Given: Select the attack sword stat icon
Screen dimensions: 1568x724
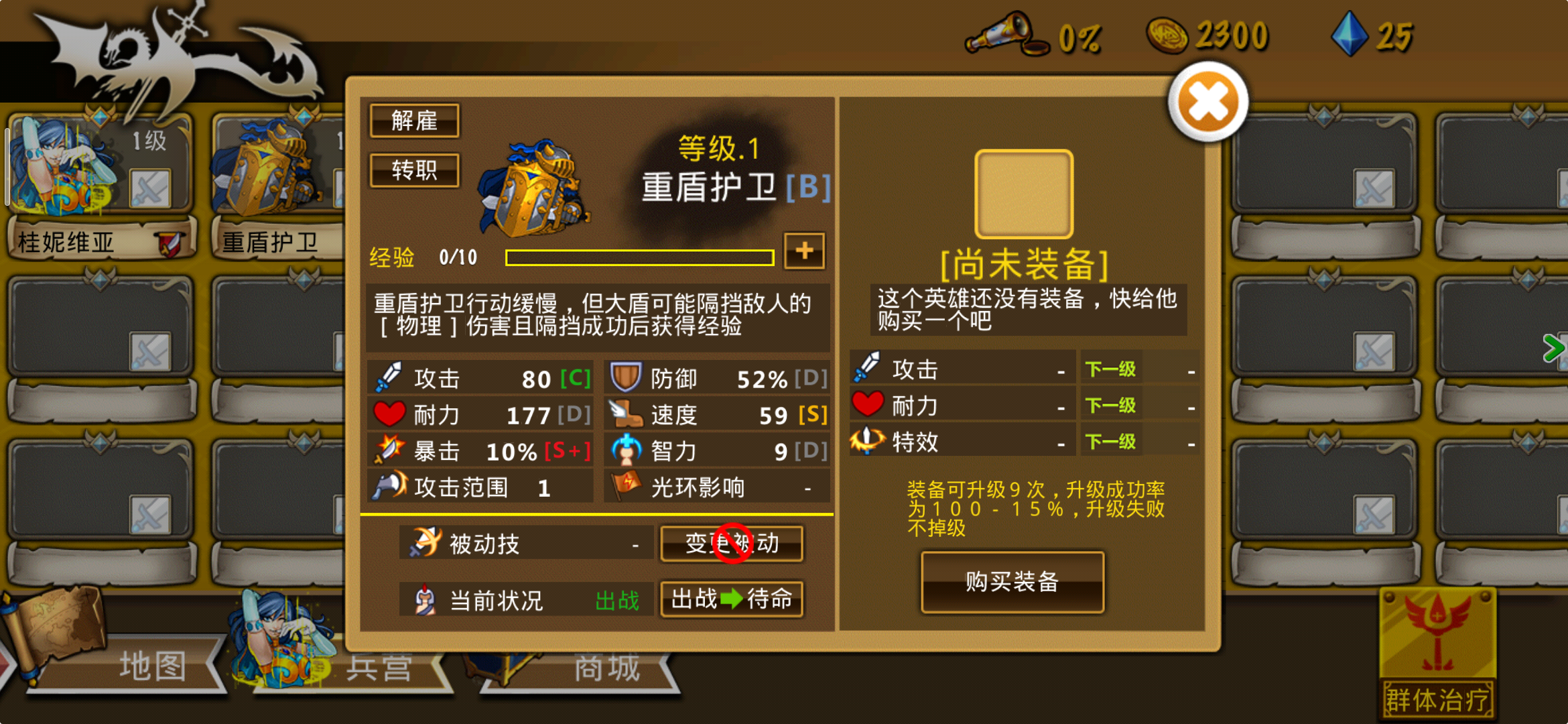Looking at the screenshot, I should (387, 377).
